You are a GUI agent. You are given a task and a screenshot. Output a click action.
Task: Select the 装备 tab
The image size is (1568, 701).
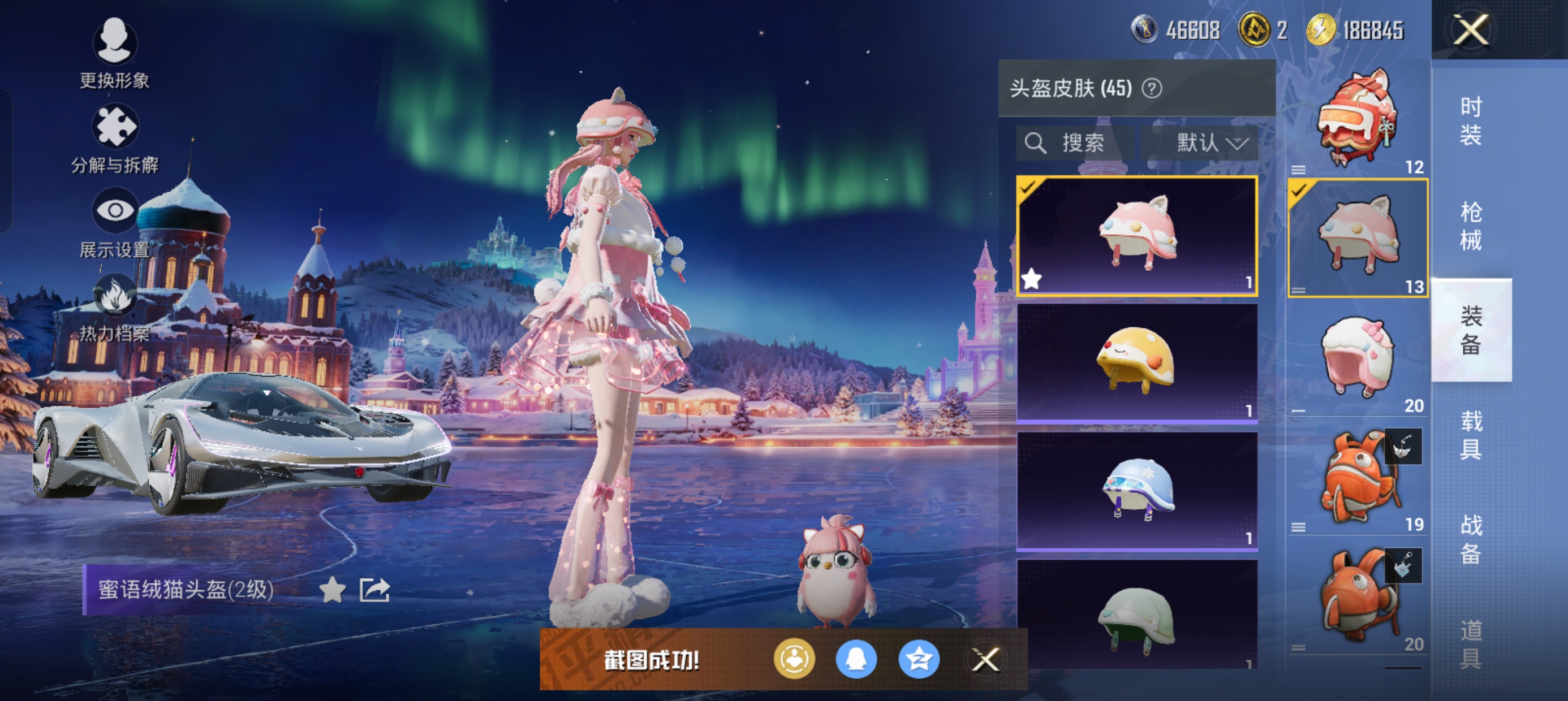[1471, 330]
